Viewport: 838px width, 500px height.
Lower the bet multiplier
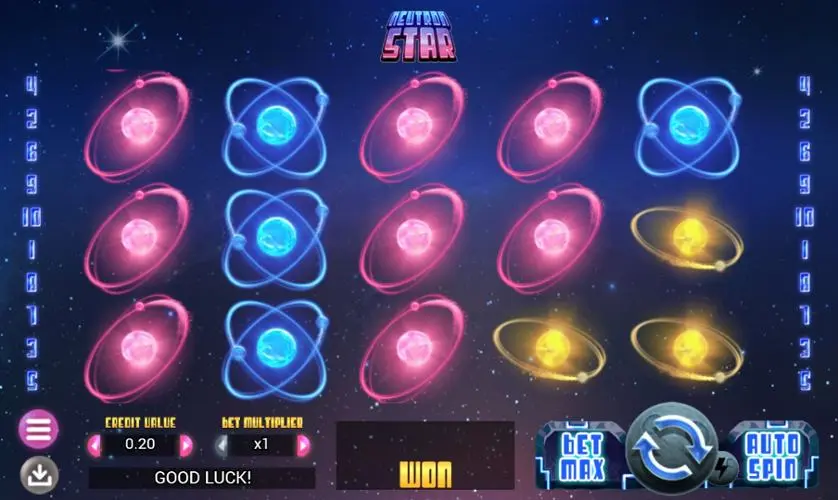[x=221, y=445]
